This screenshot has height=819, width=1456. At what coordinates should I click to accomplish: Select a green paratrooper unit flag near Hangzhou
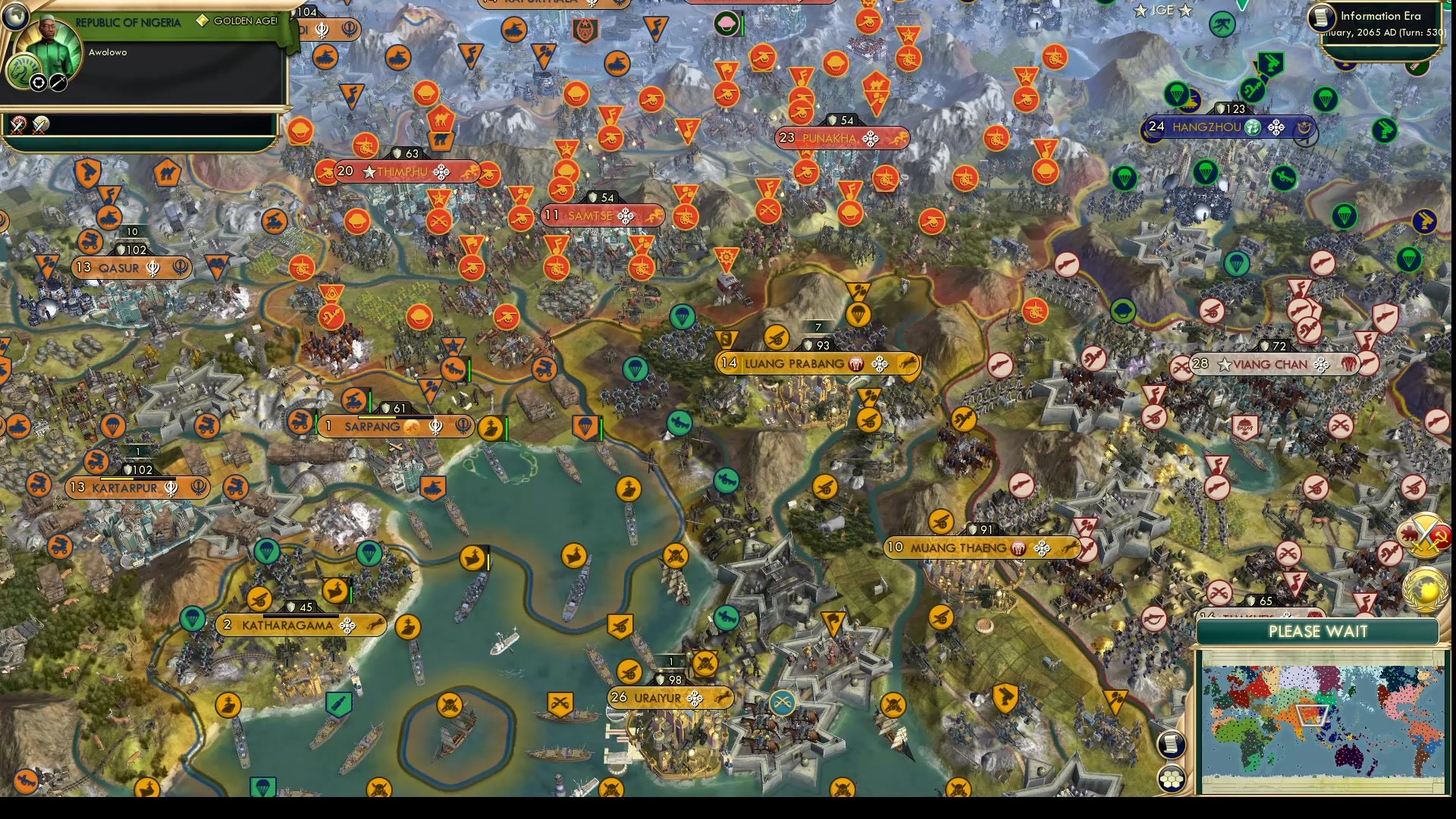1178,93
